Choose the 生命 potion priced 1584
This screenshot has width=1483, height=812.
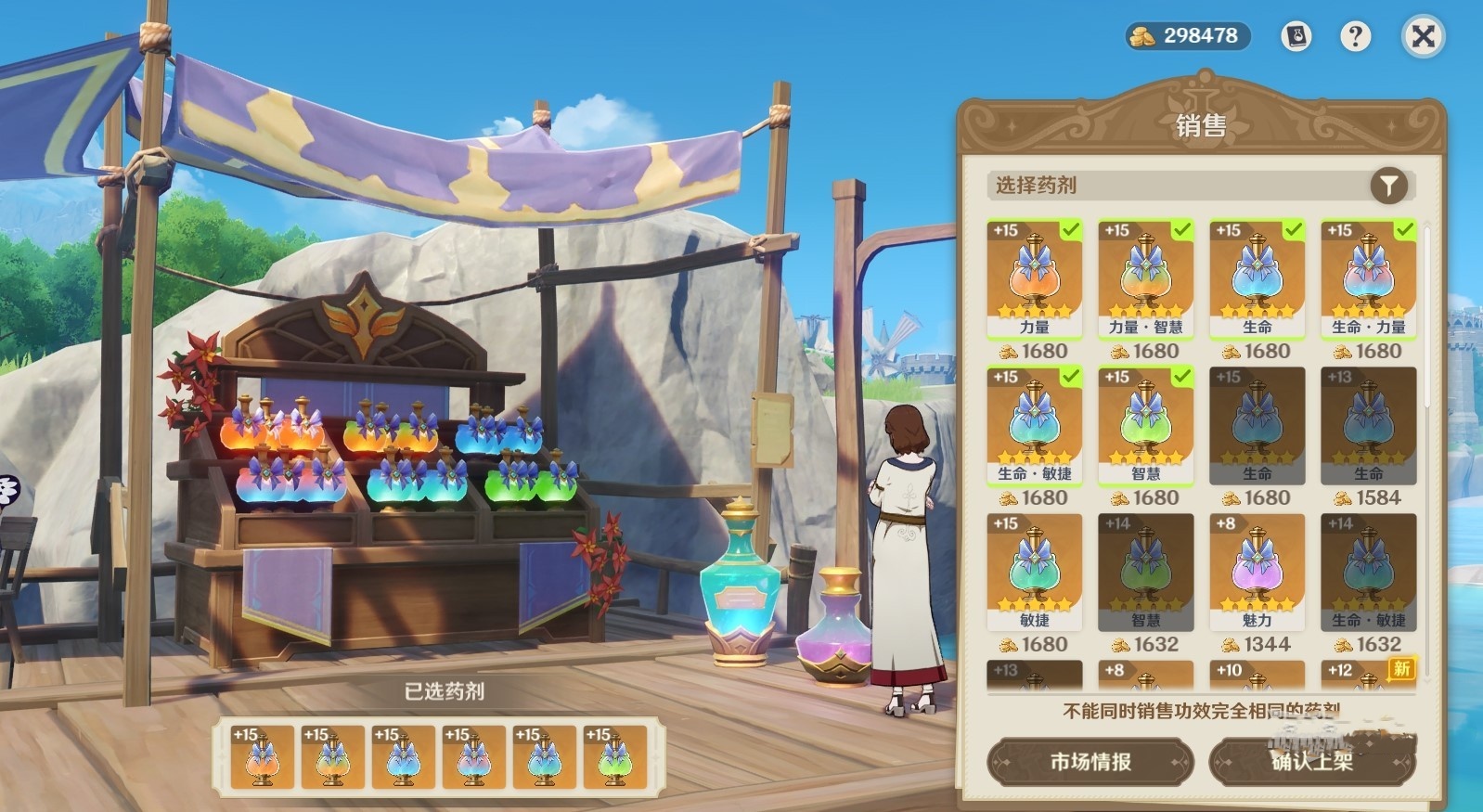click(1368, 425)
